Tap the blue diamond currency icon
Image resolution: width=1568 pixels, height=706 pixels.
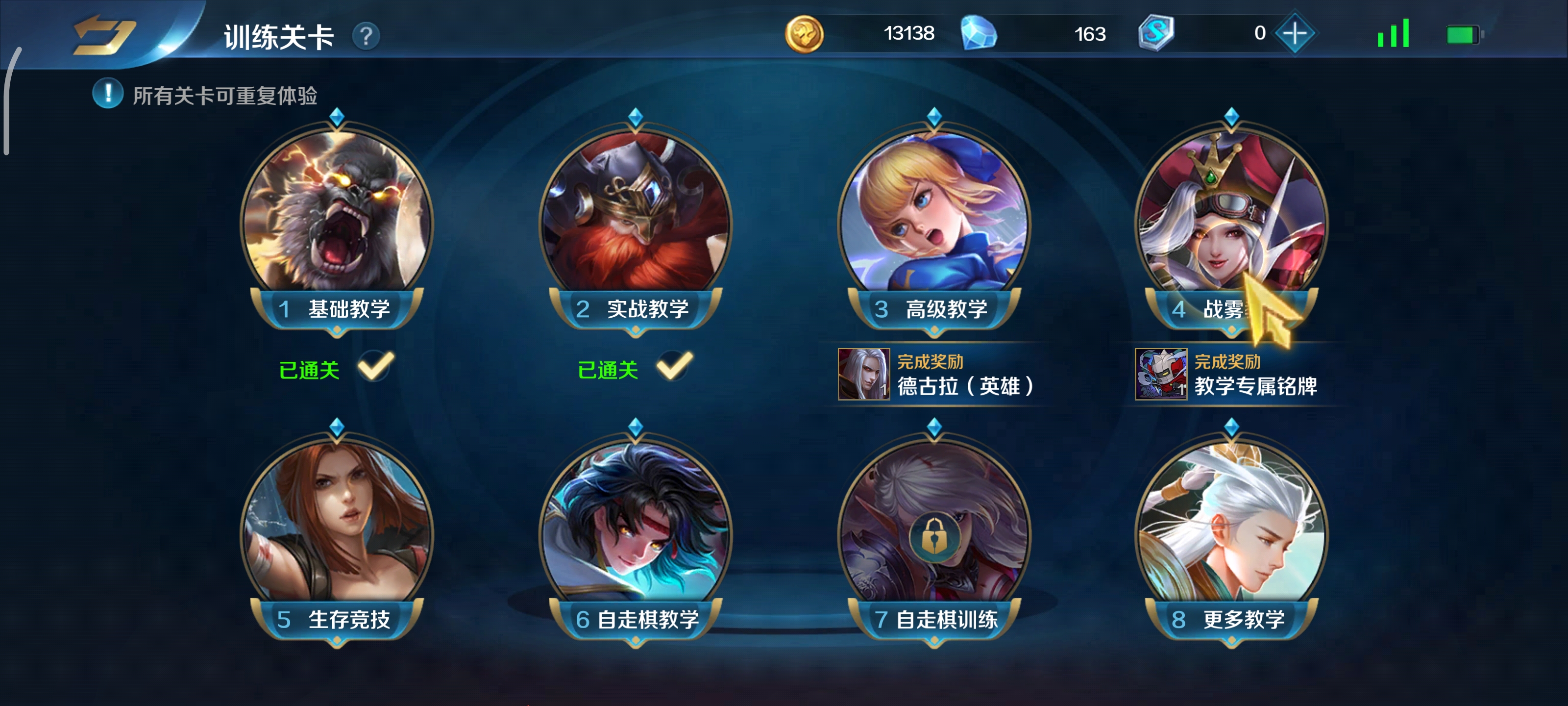[978, 34]
